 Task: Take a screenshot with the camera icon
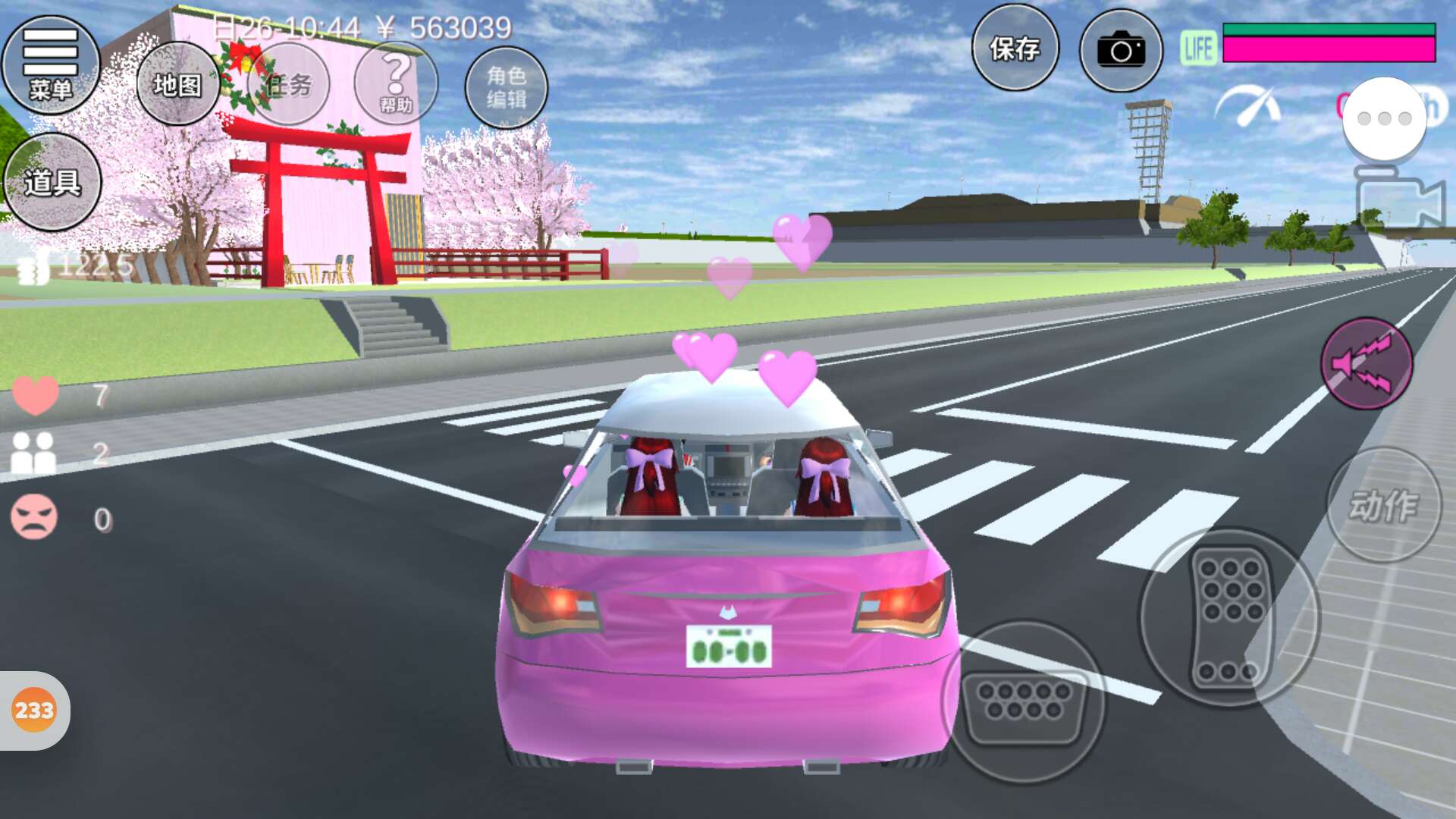point(1121,51)
